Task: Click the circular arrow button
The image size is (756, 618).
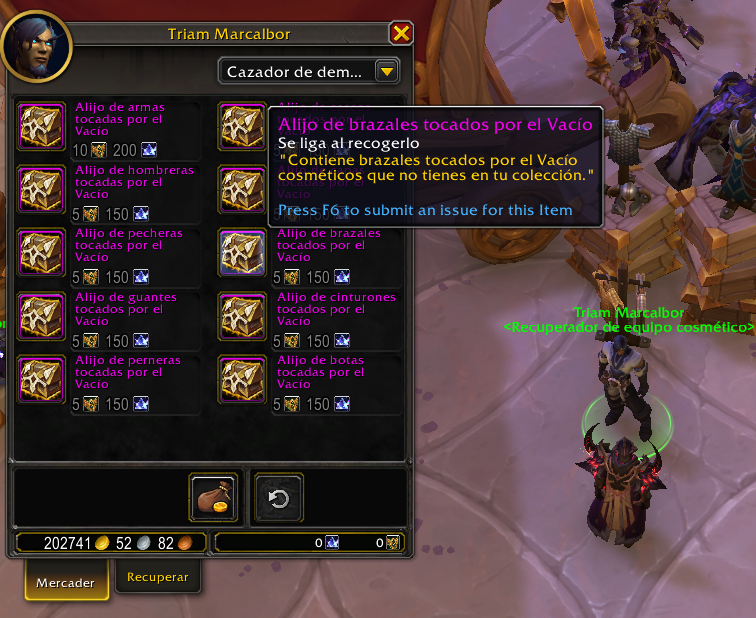Action: 279,498
